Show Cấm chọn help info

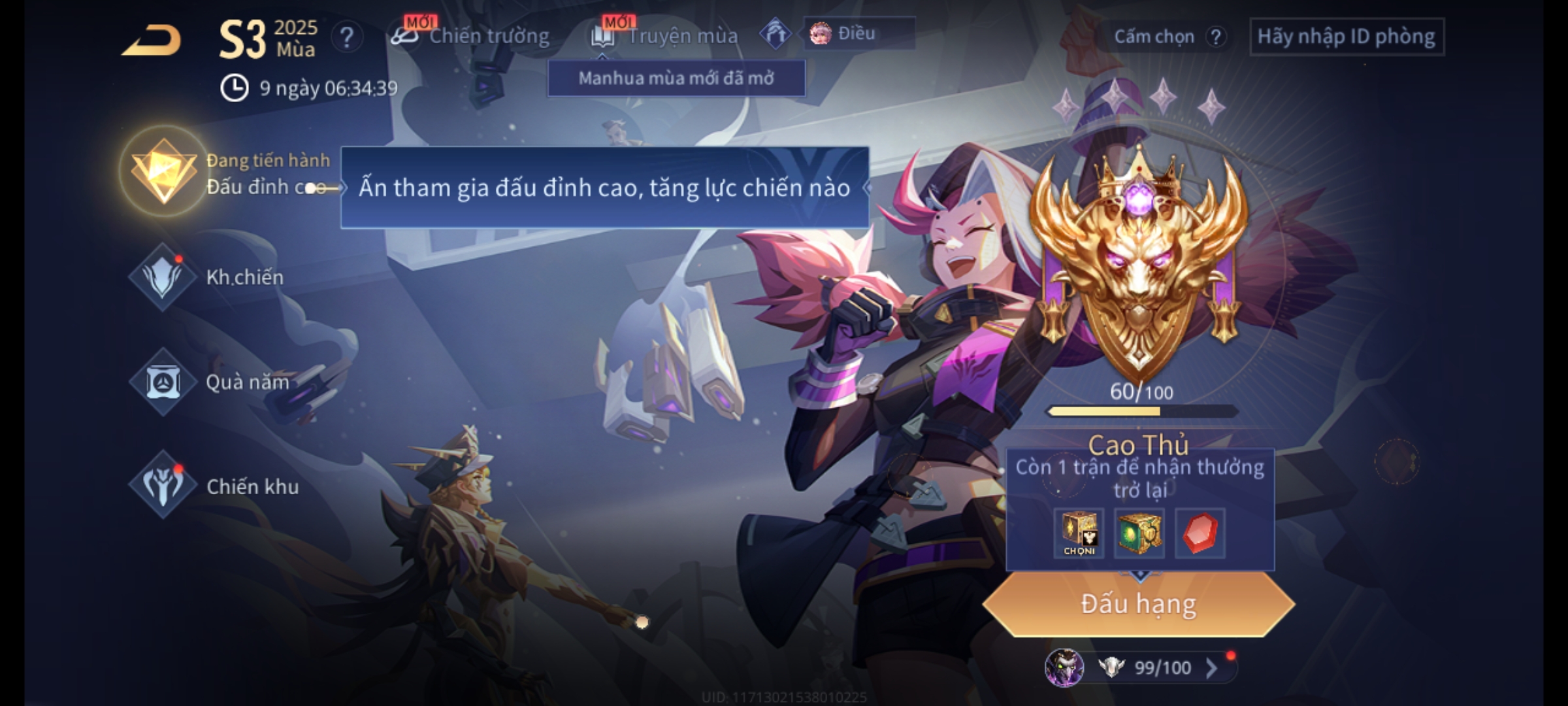[1215, 37]
